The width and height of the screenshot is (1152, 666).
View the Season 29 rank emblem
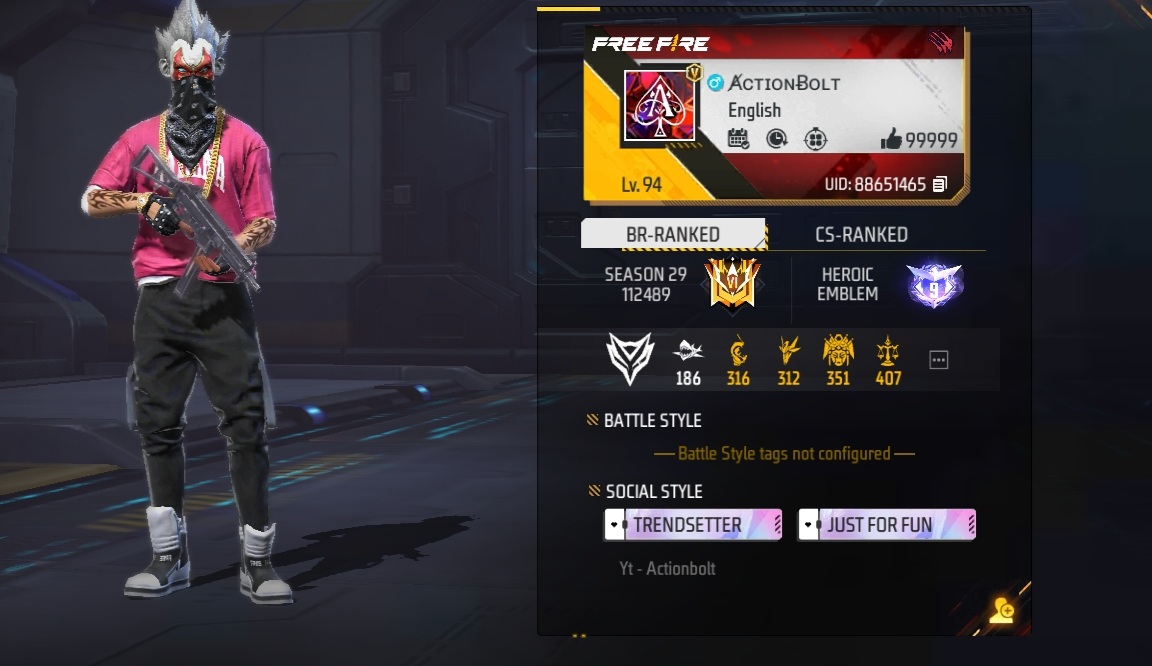click(732, 284)
